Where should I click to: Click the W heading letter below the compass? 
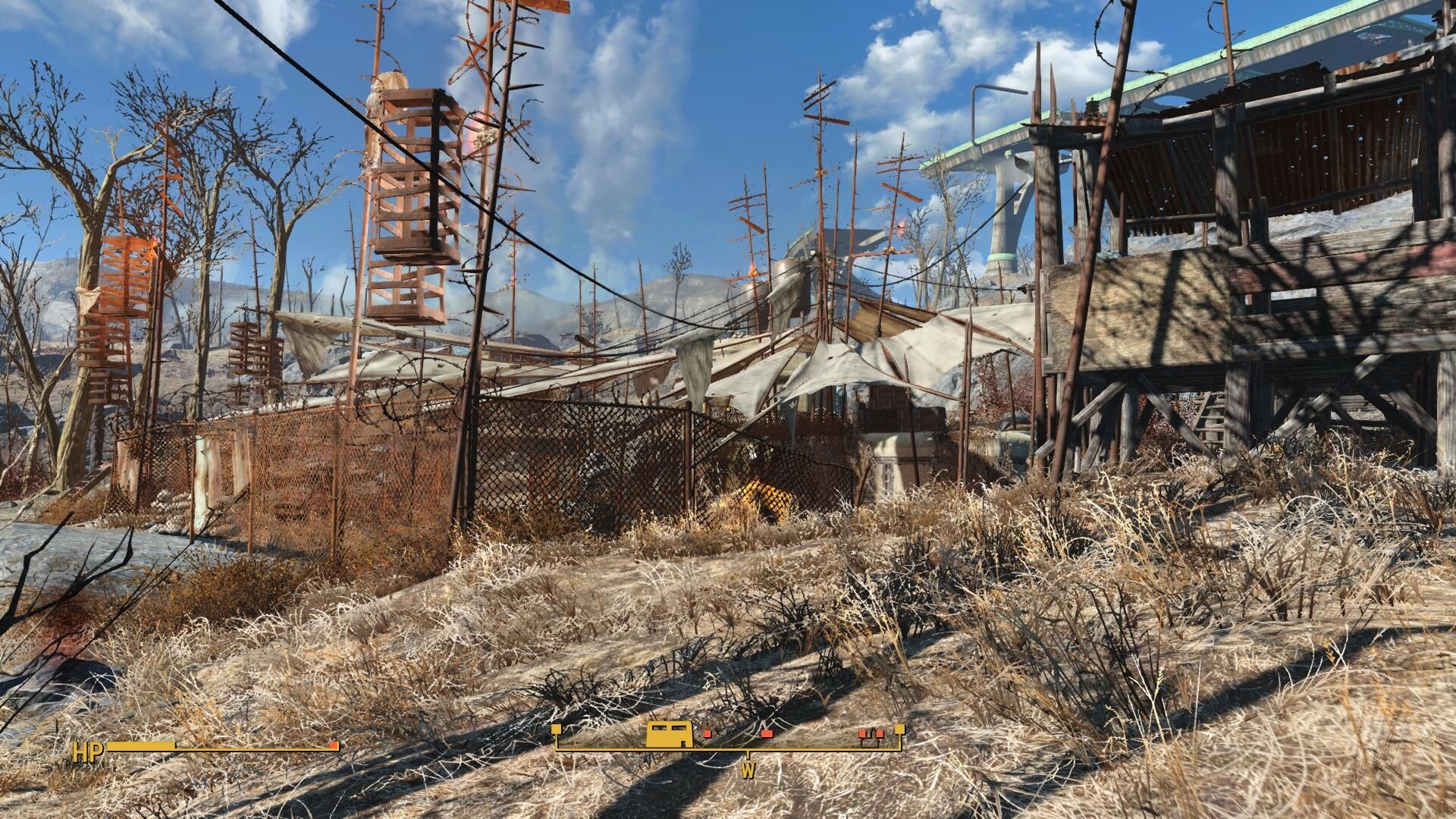click(749, 770)
